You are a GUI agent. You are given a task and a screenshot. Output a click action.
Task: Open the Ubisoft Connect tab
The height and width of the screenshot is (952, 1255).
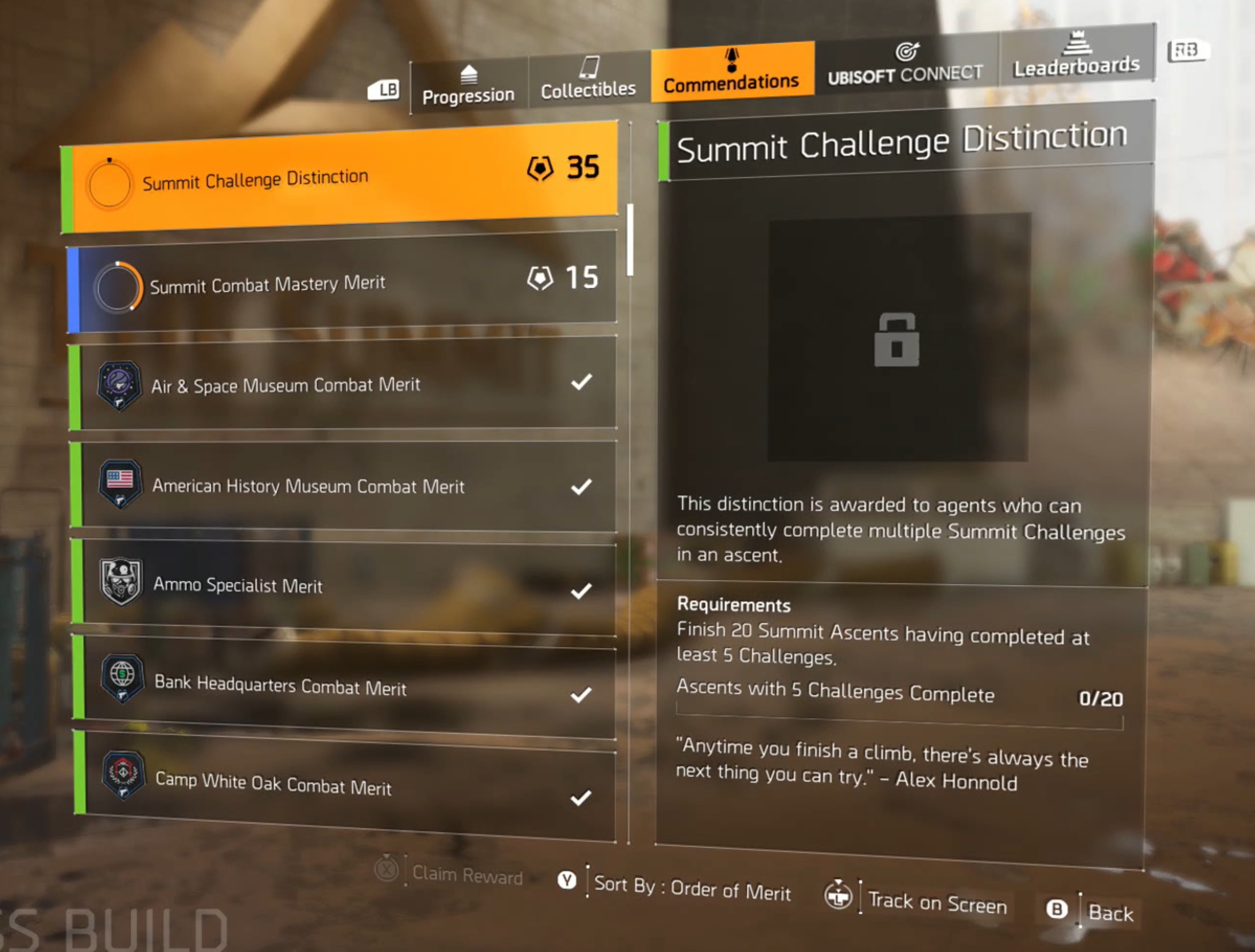tap(905, 65)
